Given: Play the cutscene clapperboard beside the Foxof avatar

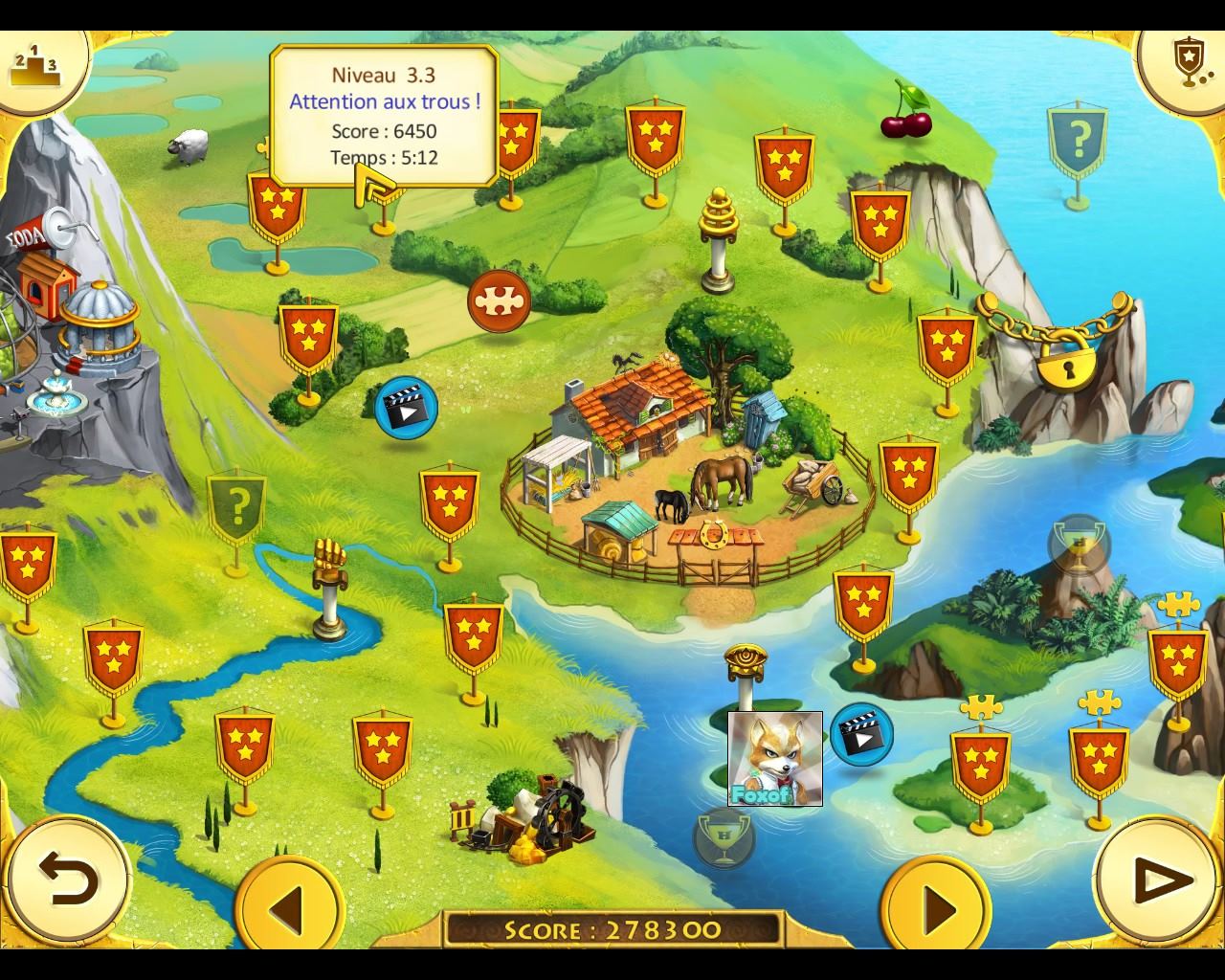Looking at the screenshot, I should 861,734.
